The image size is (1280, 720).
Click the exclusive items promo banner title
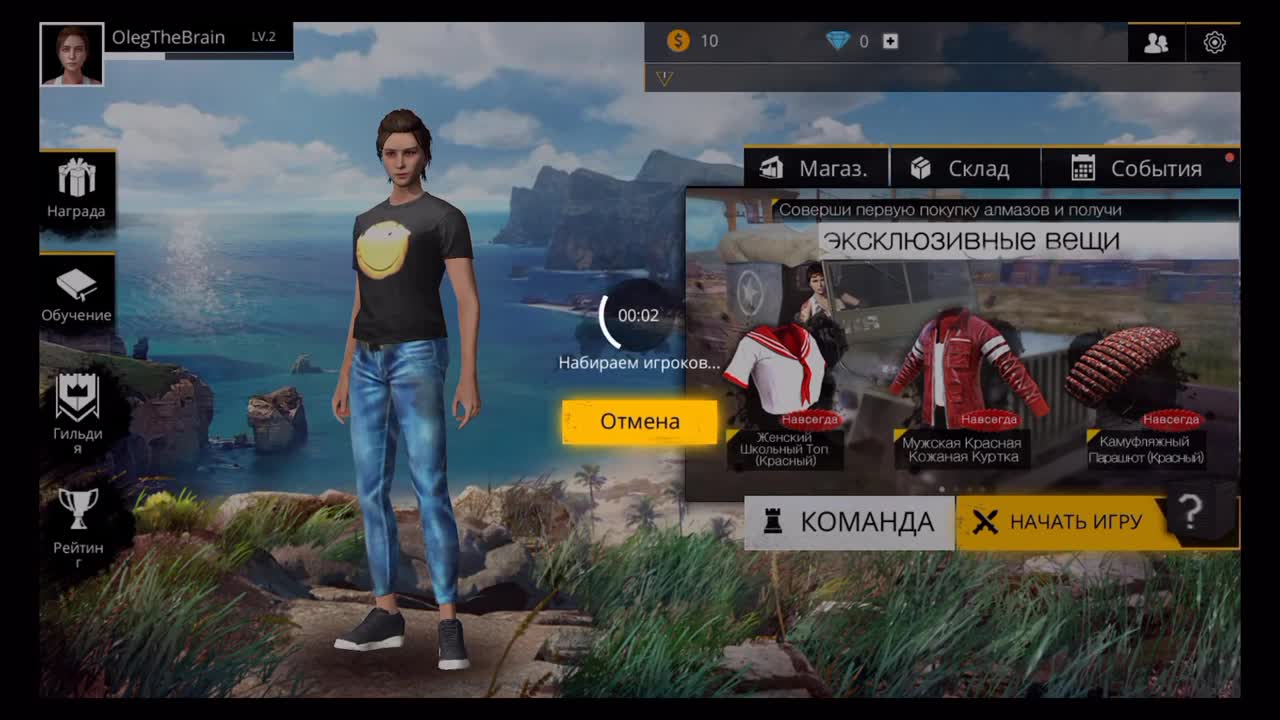click(969, 240)
